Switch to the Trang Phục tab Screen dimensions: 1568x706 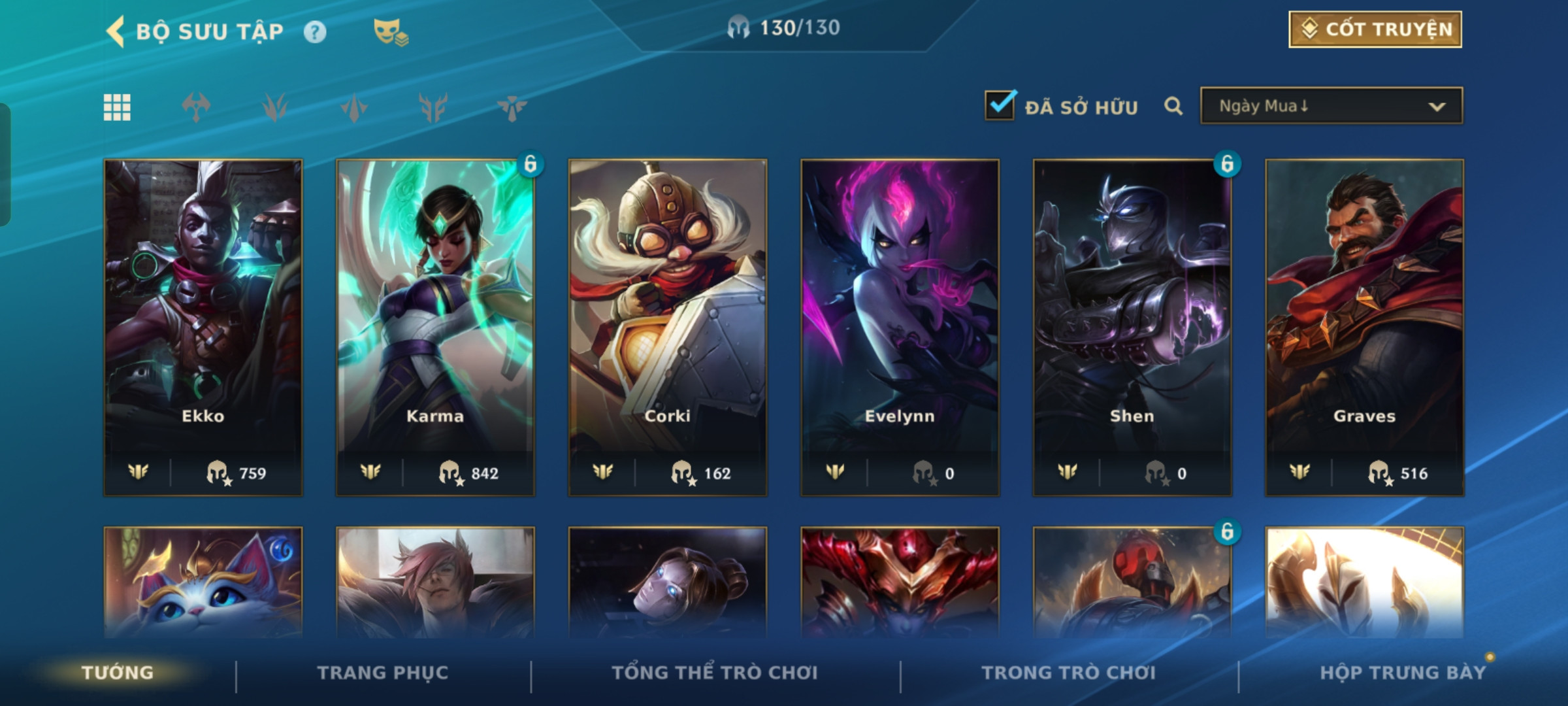coord(383,673)
